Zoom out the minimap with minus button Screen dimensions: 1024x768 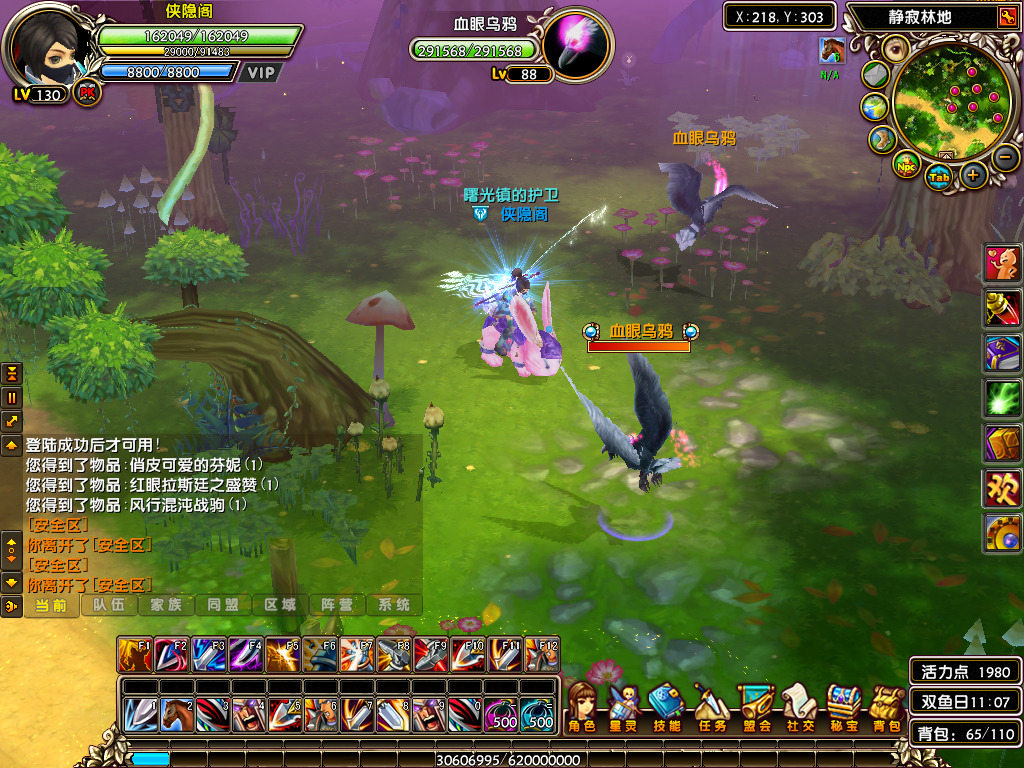click(x=1006, y=157)
